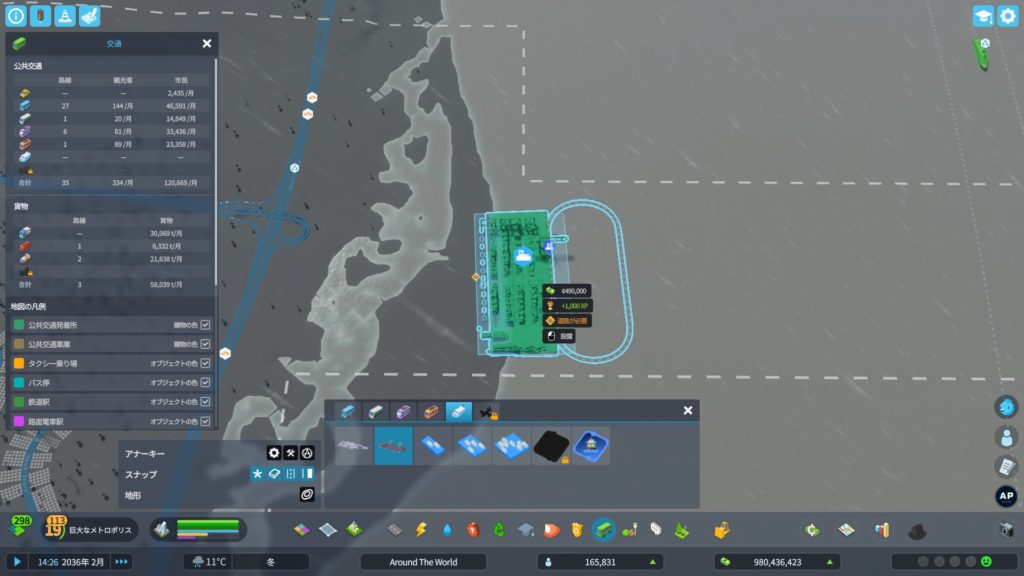
Task: Change simulation speed with triple arrows
Action: point(121,562)
